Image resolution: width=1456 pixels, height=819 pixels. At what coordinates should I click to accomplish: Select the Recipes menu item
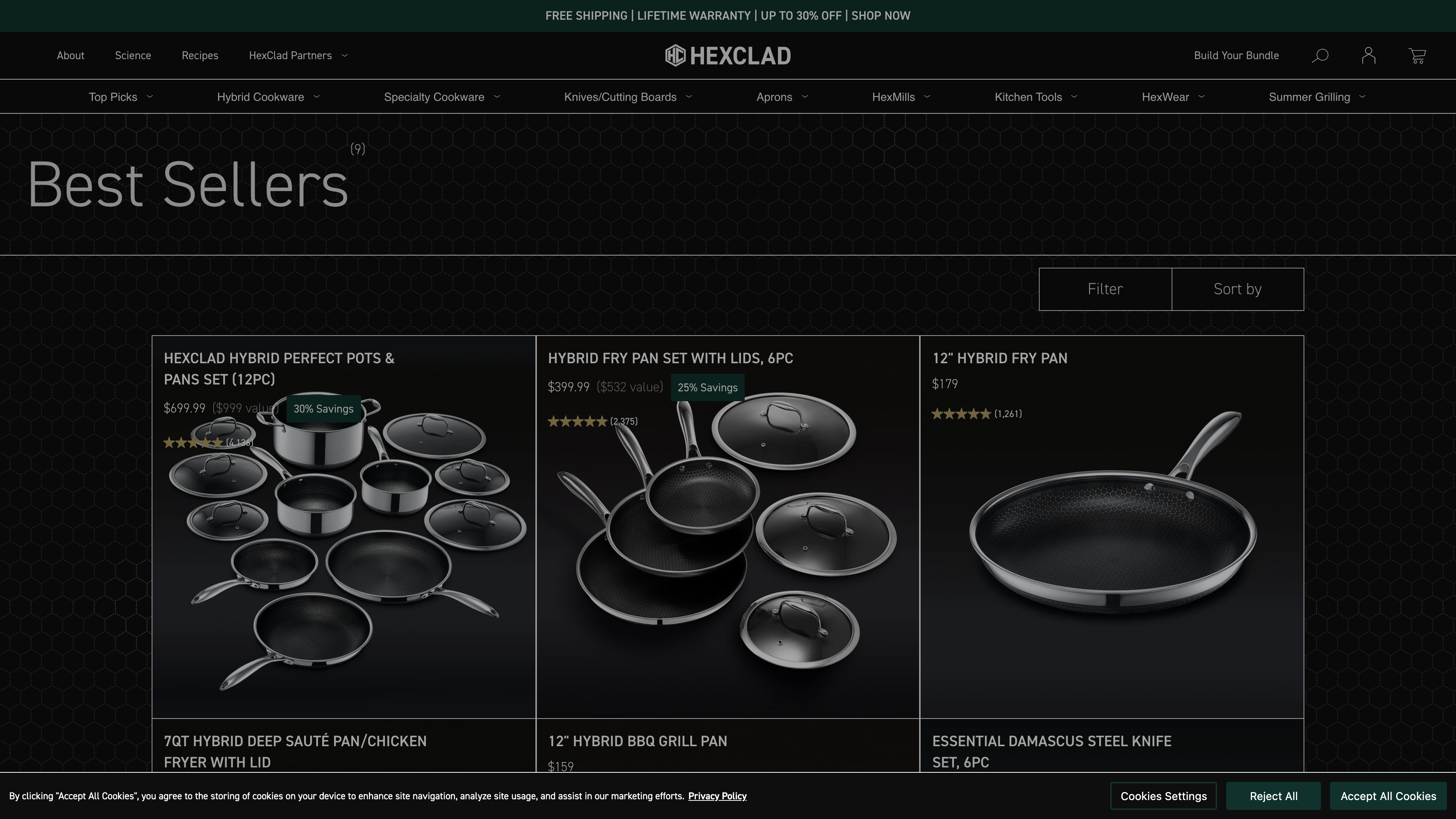(200, 55)
